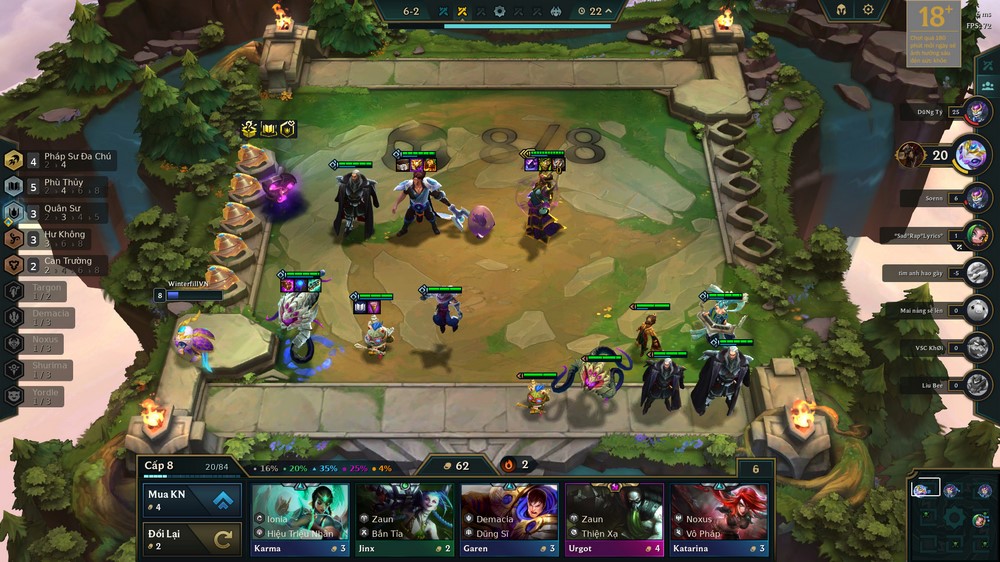Open the win streak flame indicator

(508, 465)
